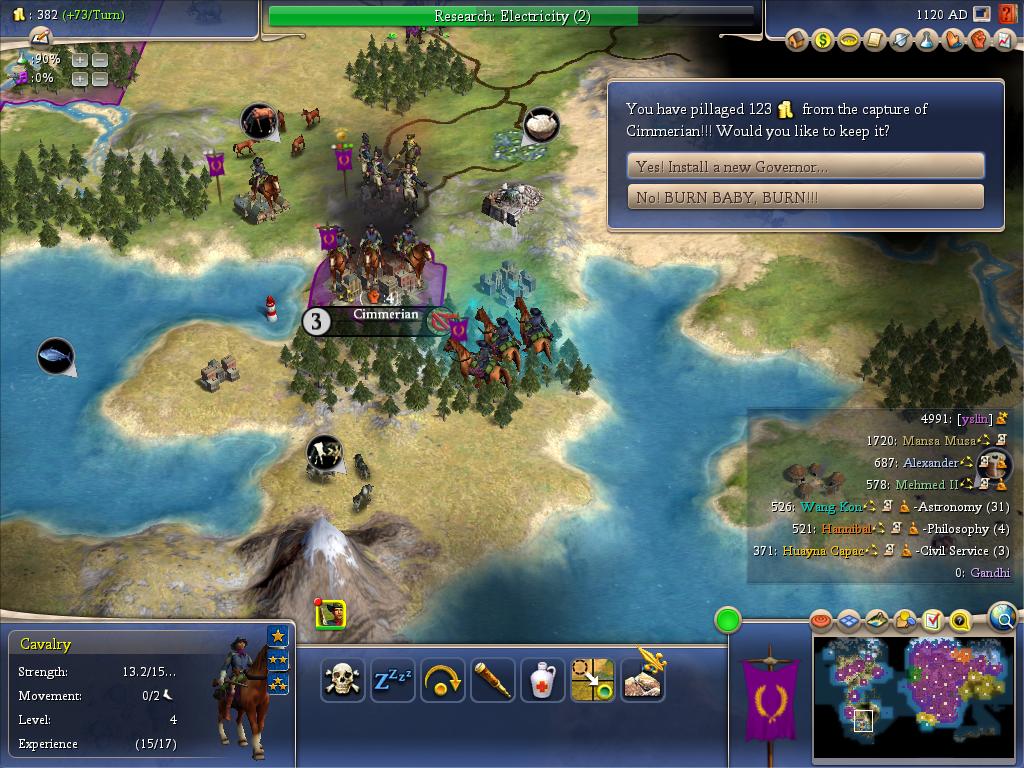Image resolution: width=1024 pixels, height=768 pixels.
Task: Click the green End Turn button
Action: coord(728,620)
